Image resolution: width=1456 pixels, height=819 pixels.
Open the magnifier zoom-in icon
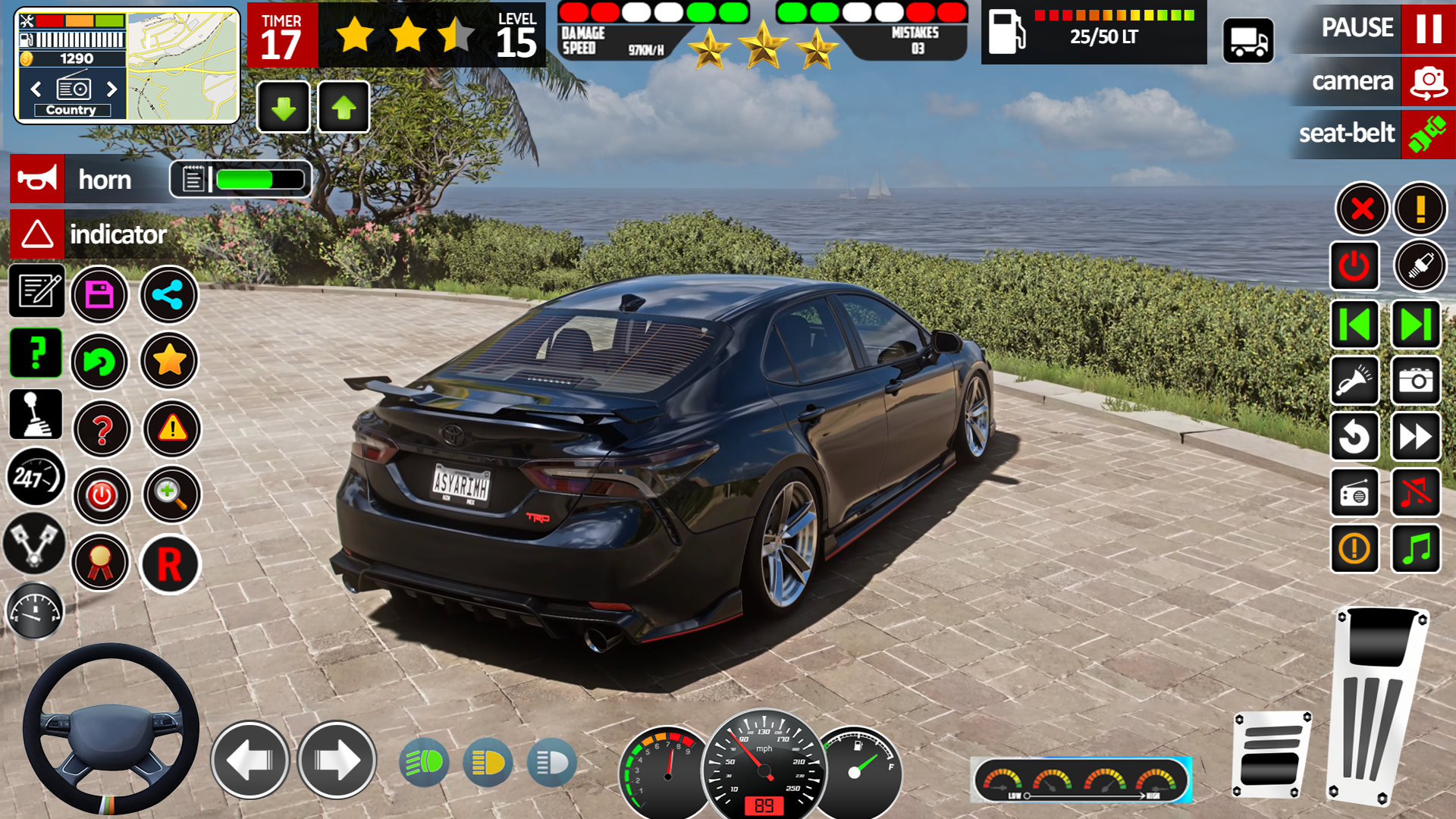171,494
